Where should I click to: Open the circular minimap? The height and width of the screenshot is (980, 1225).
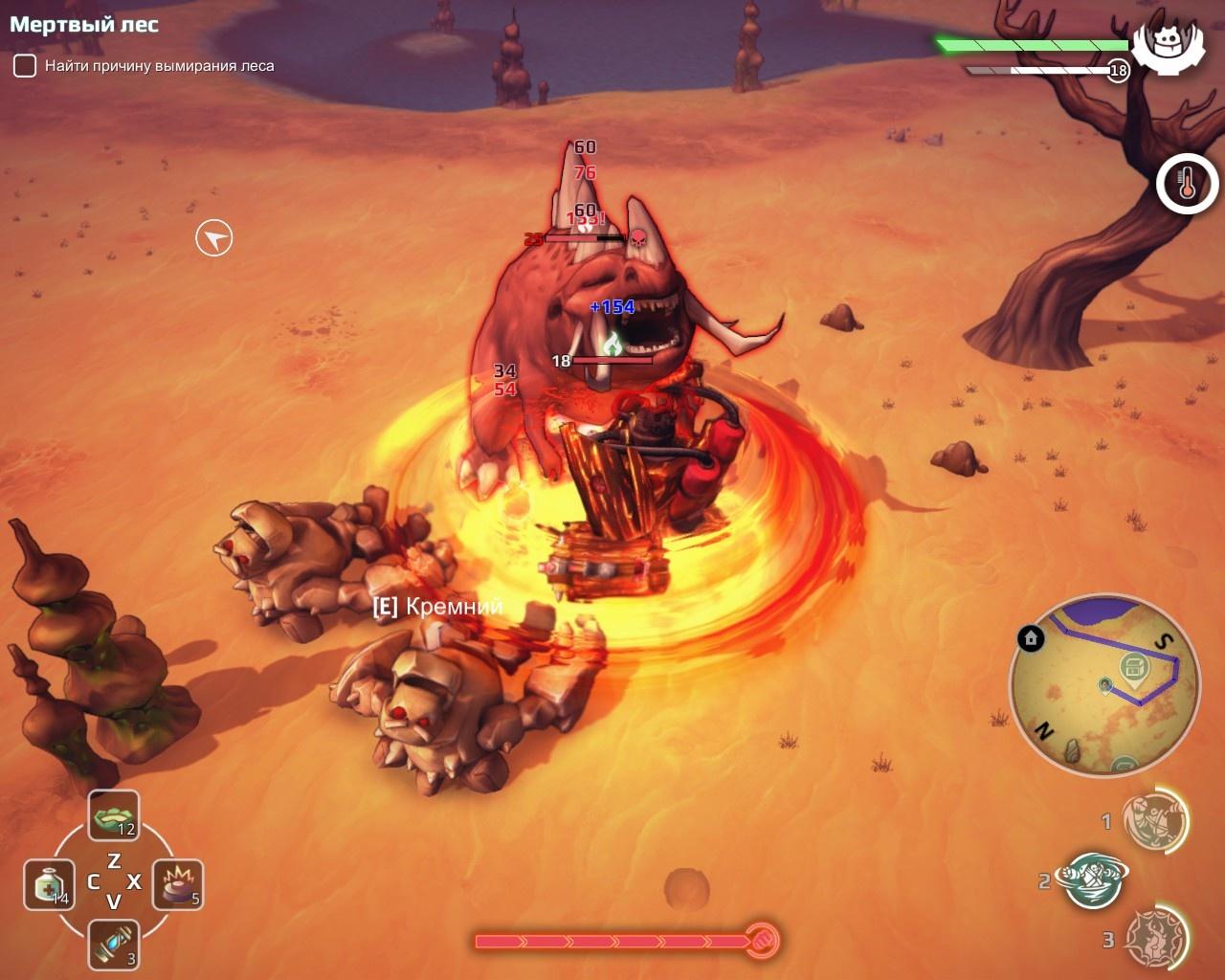pos(1104,685)
